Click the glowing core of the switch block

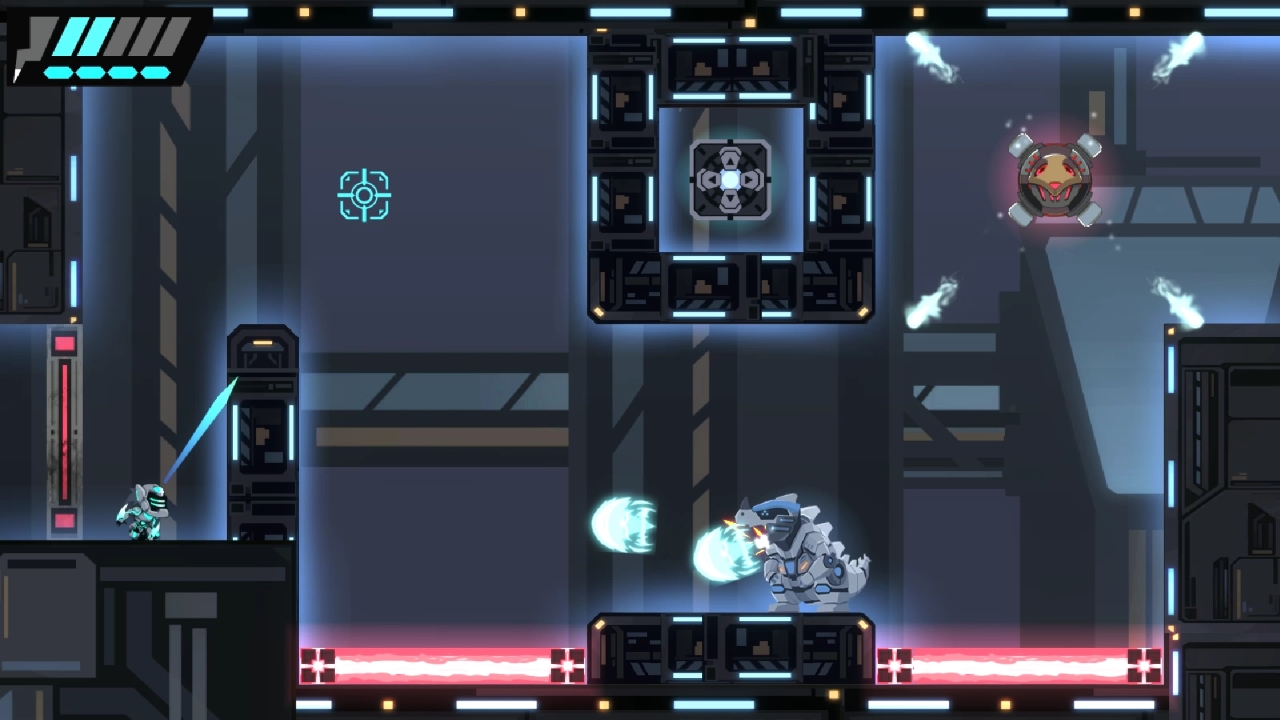pyautogui.click(x=730, y=180)
